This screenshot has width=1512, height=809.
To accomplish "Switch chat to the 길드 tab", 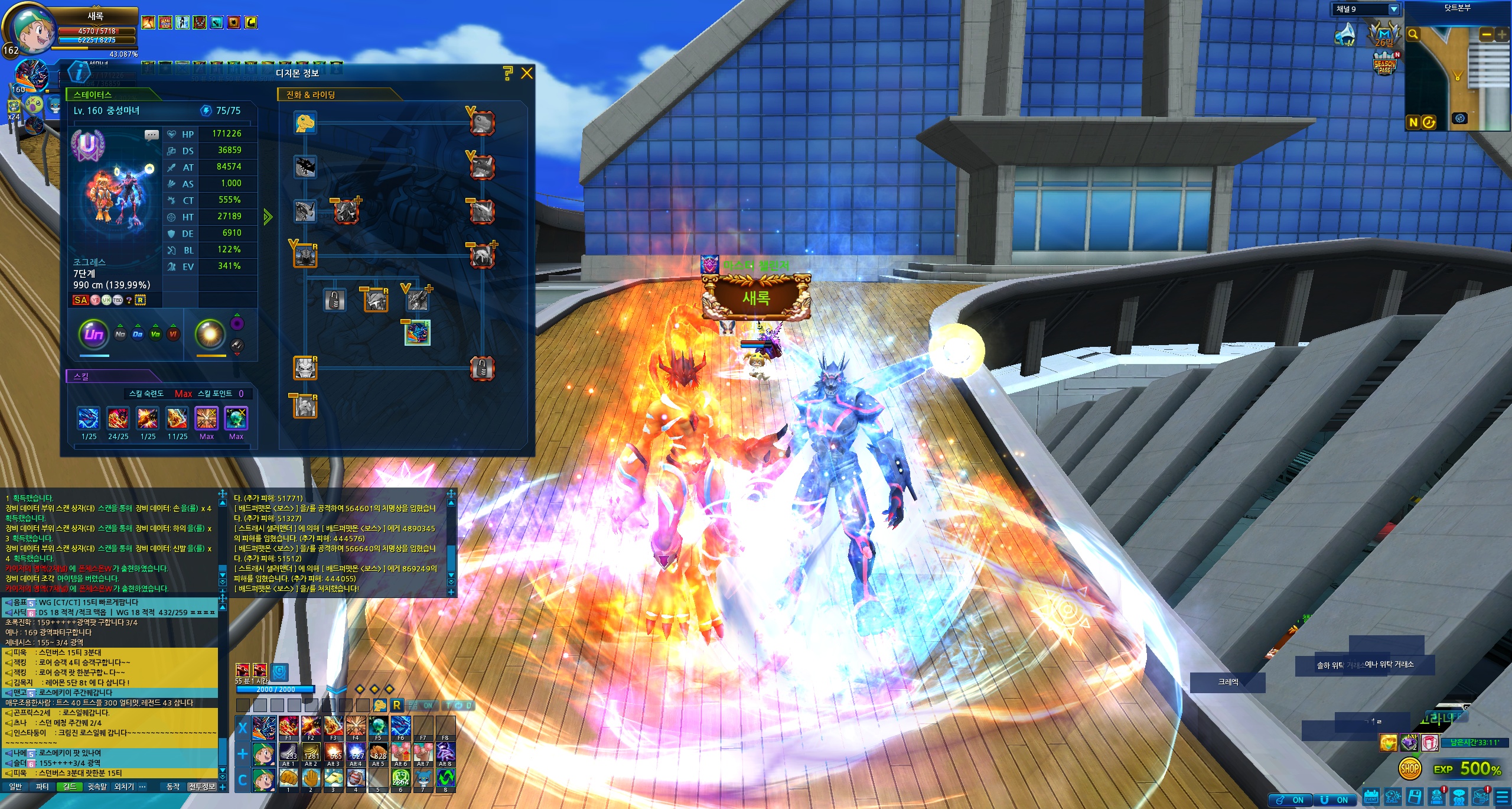I will point(69,787).
